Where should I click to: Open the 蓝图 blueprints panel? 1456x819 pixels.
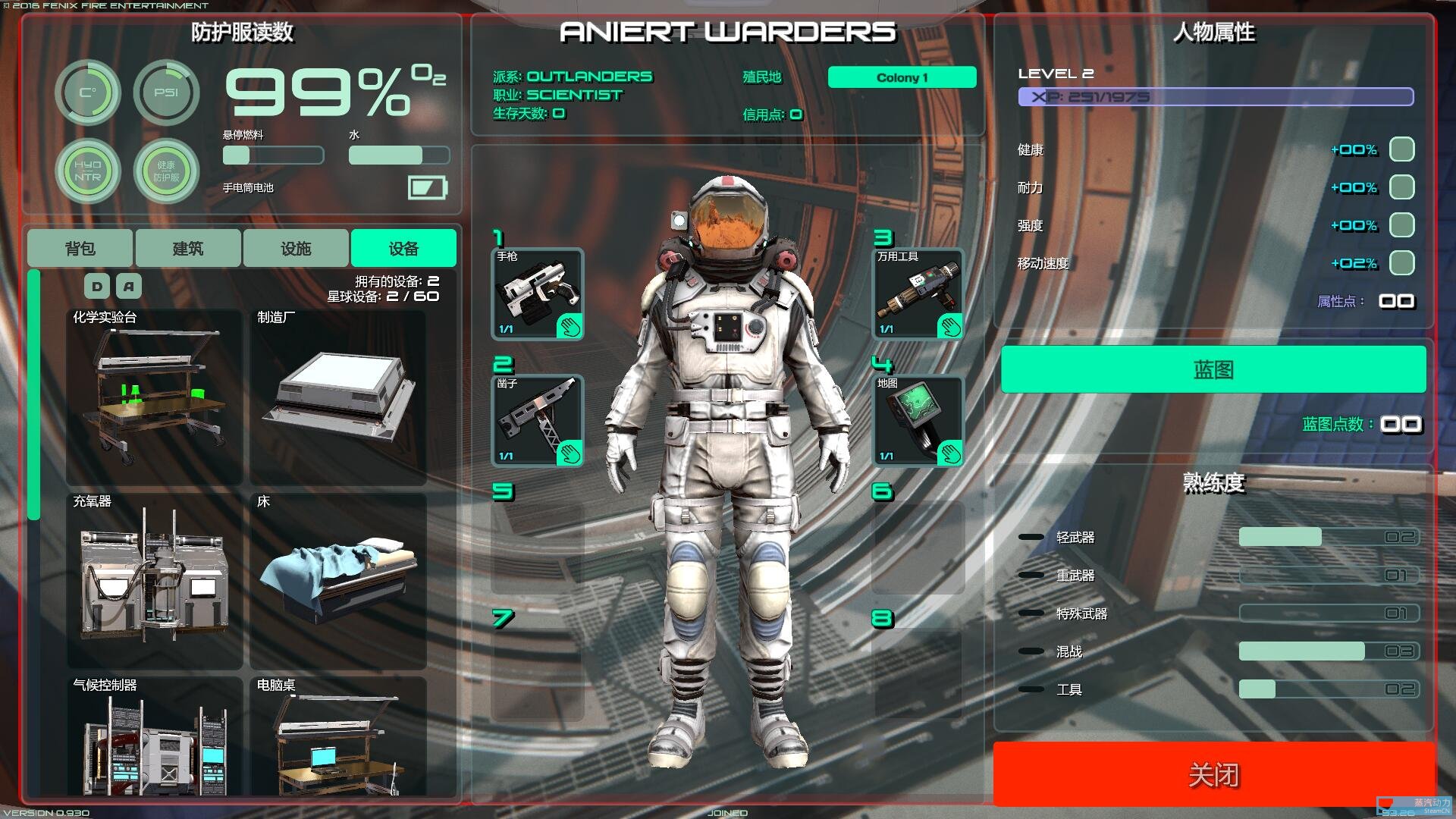pyautogui.click(x=1214, y=369)
